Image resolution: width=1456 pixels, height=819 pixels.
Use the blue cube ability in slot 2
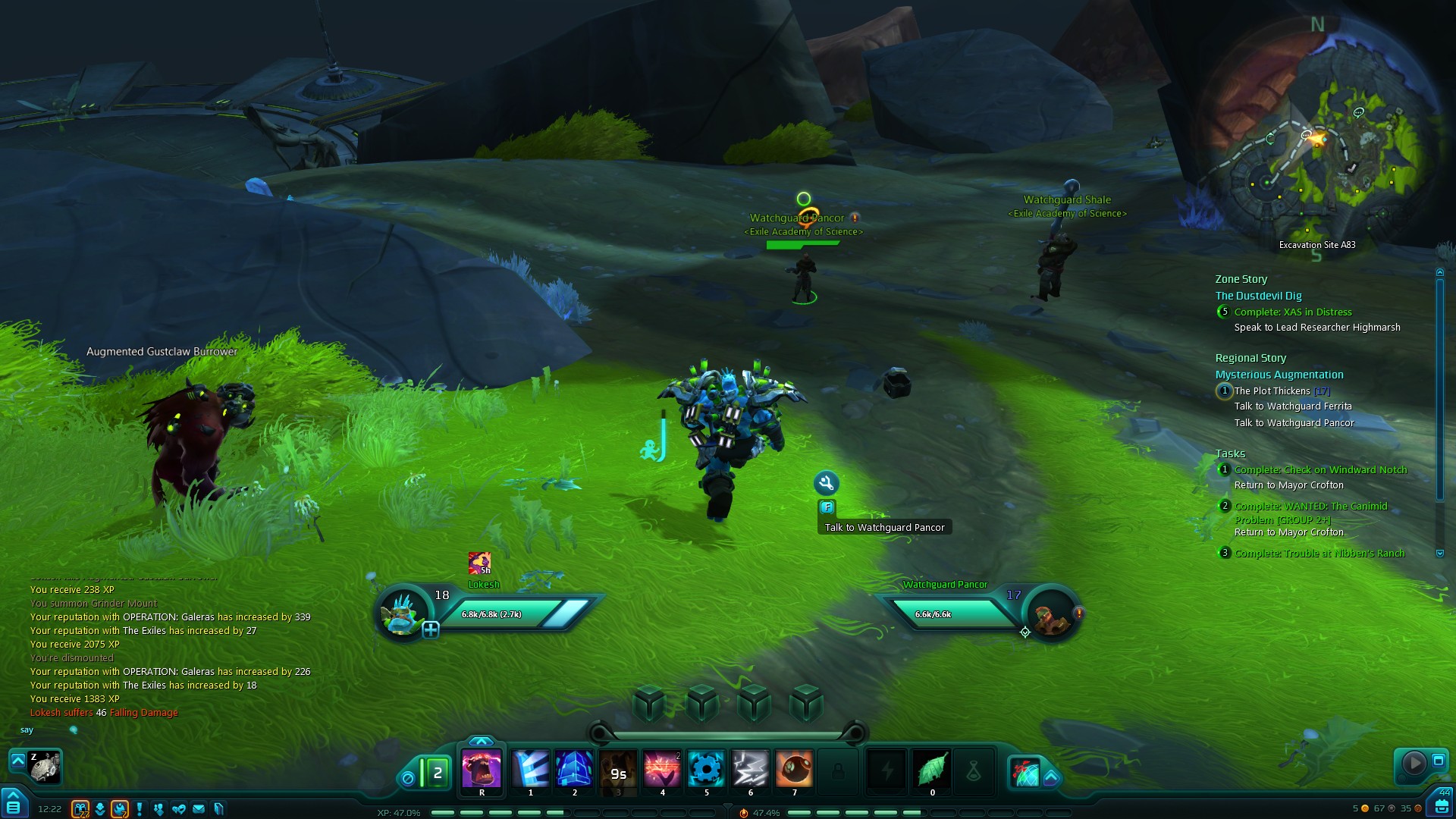pyautogui.click(x=574, y=769)
